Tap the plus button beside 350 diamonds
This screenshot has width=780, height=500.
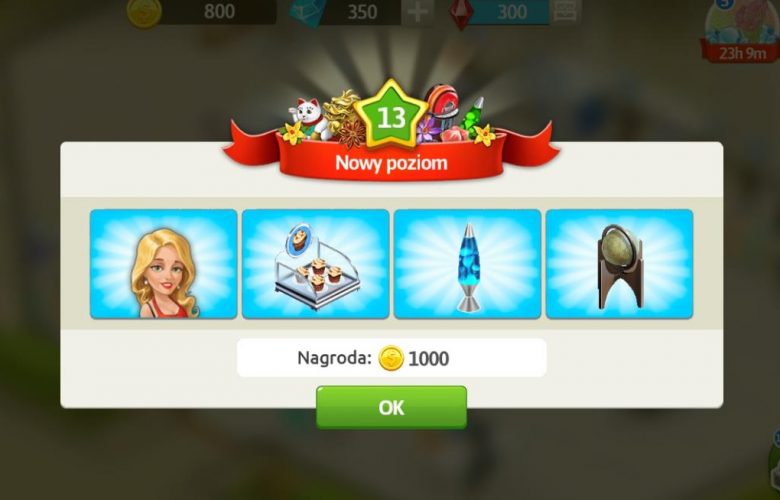418,12
